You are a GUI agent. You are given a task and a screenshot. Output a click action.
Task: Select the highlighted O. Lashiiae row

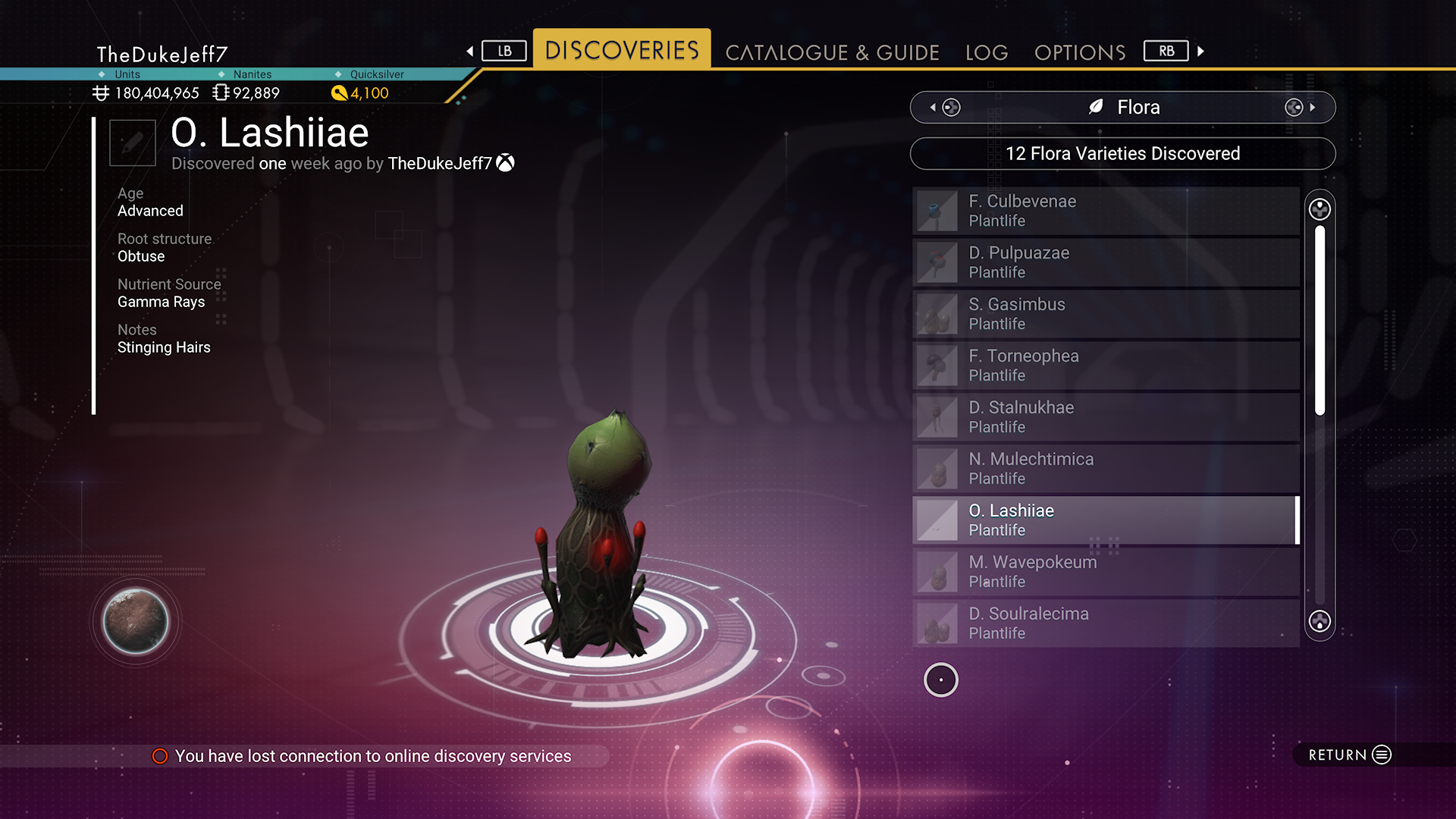[1106, 520]
